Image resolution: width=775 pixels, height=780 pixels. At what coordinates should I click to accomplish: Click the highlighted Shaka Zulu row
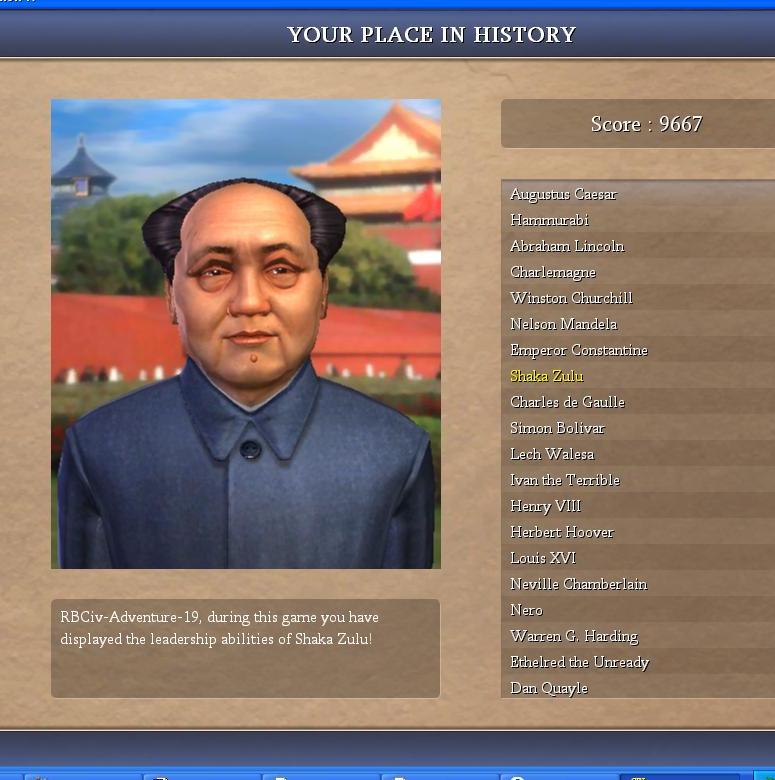[x=546, y=376]
